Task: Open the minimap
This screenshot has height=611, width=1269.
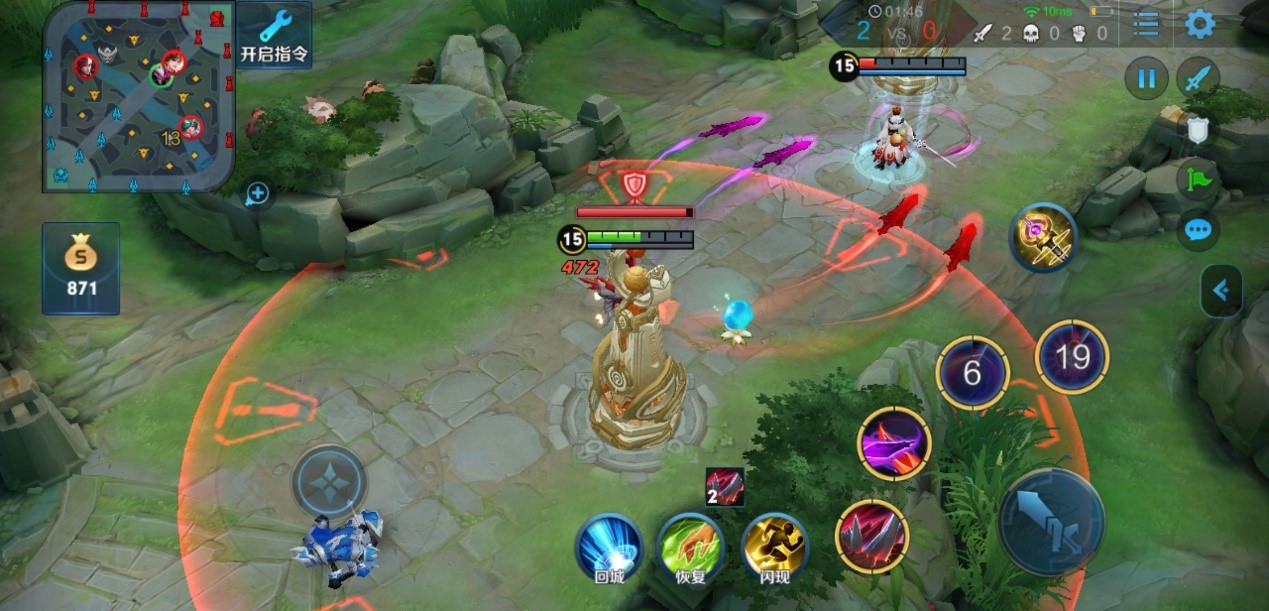Action: [x=138, y=96]
